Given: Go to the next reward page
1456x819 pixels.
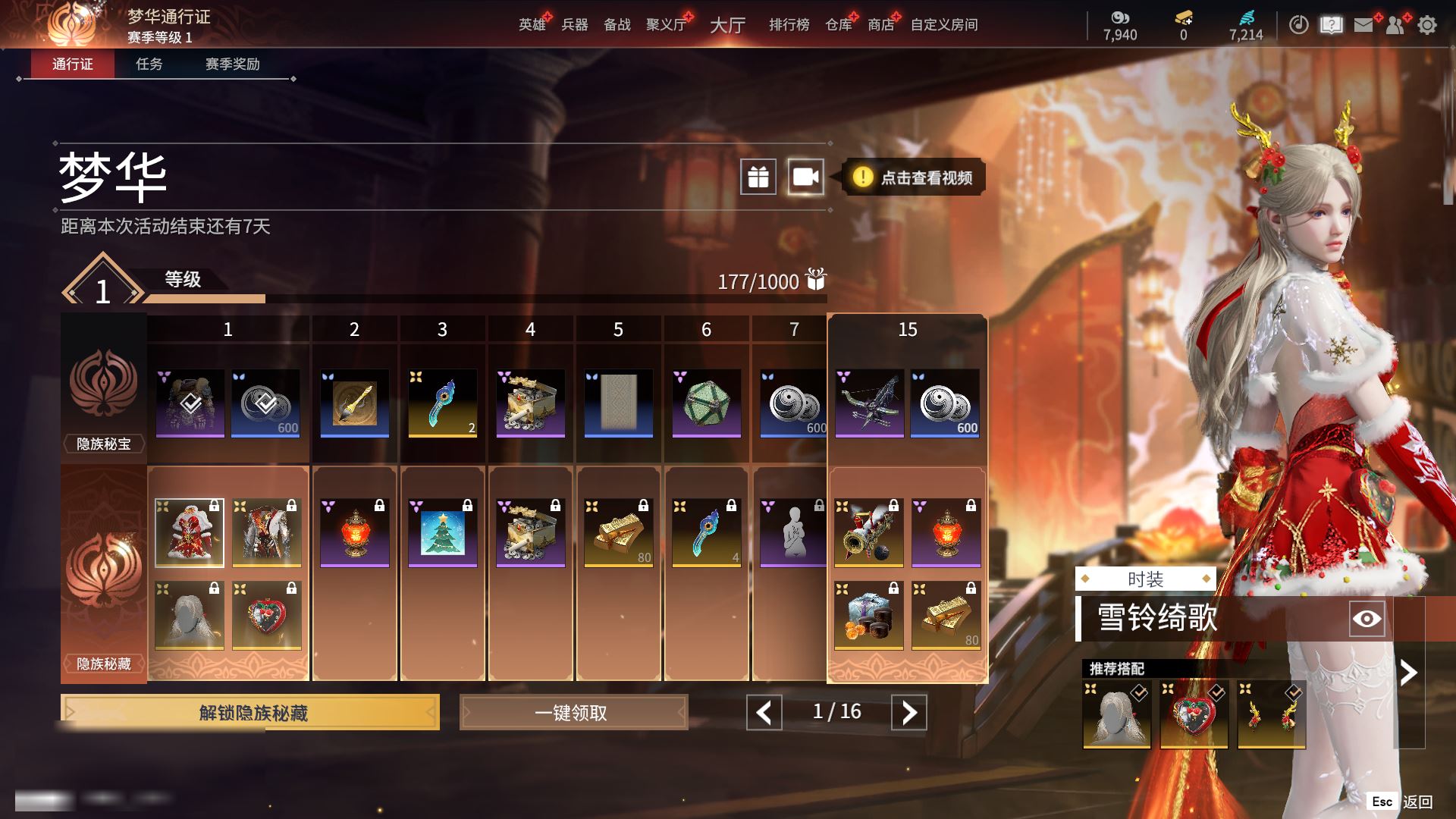Looking at the screenshot, I should [908, 712].
